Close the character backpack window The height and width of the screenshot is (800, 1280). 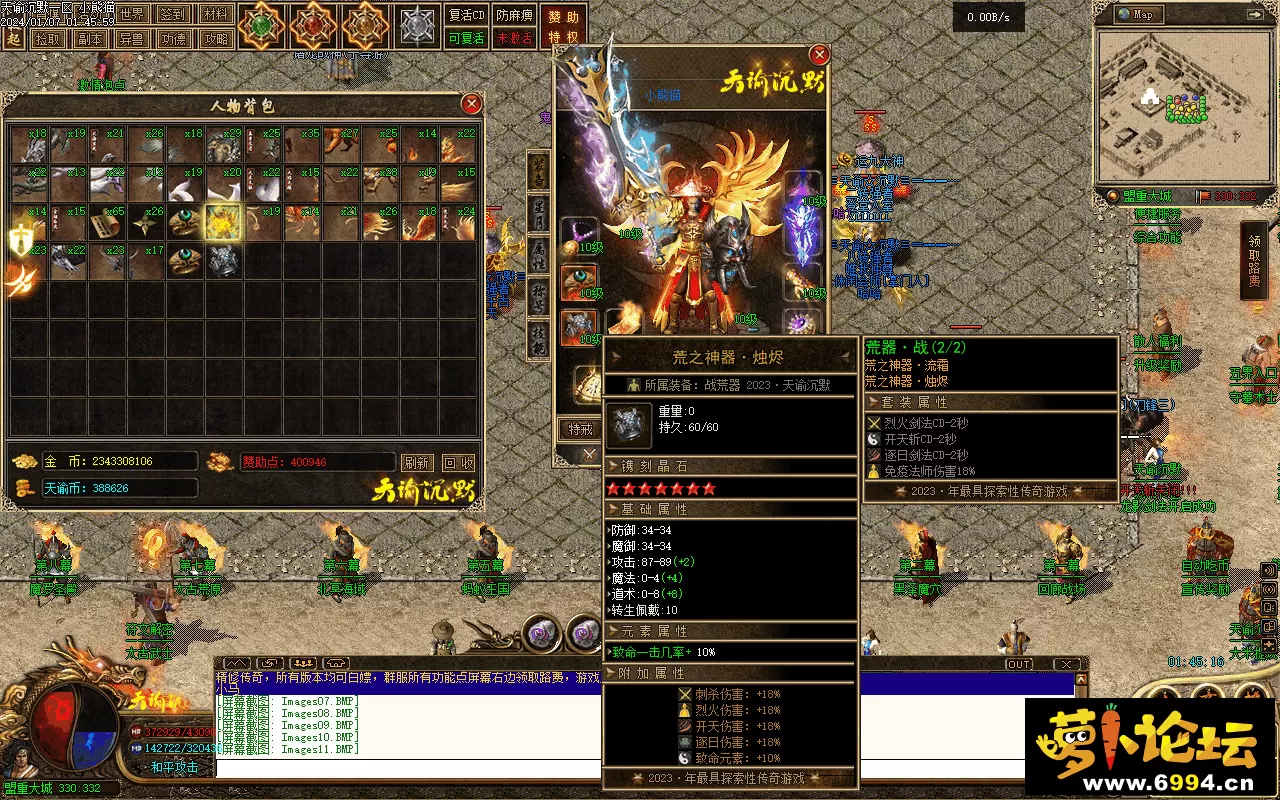coord(472,104)
